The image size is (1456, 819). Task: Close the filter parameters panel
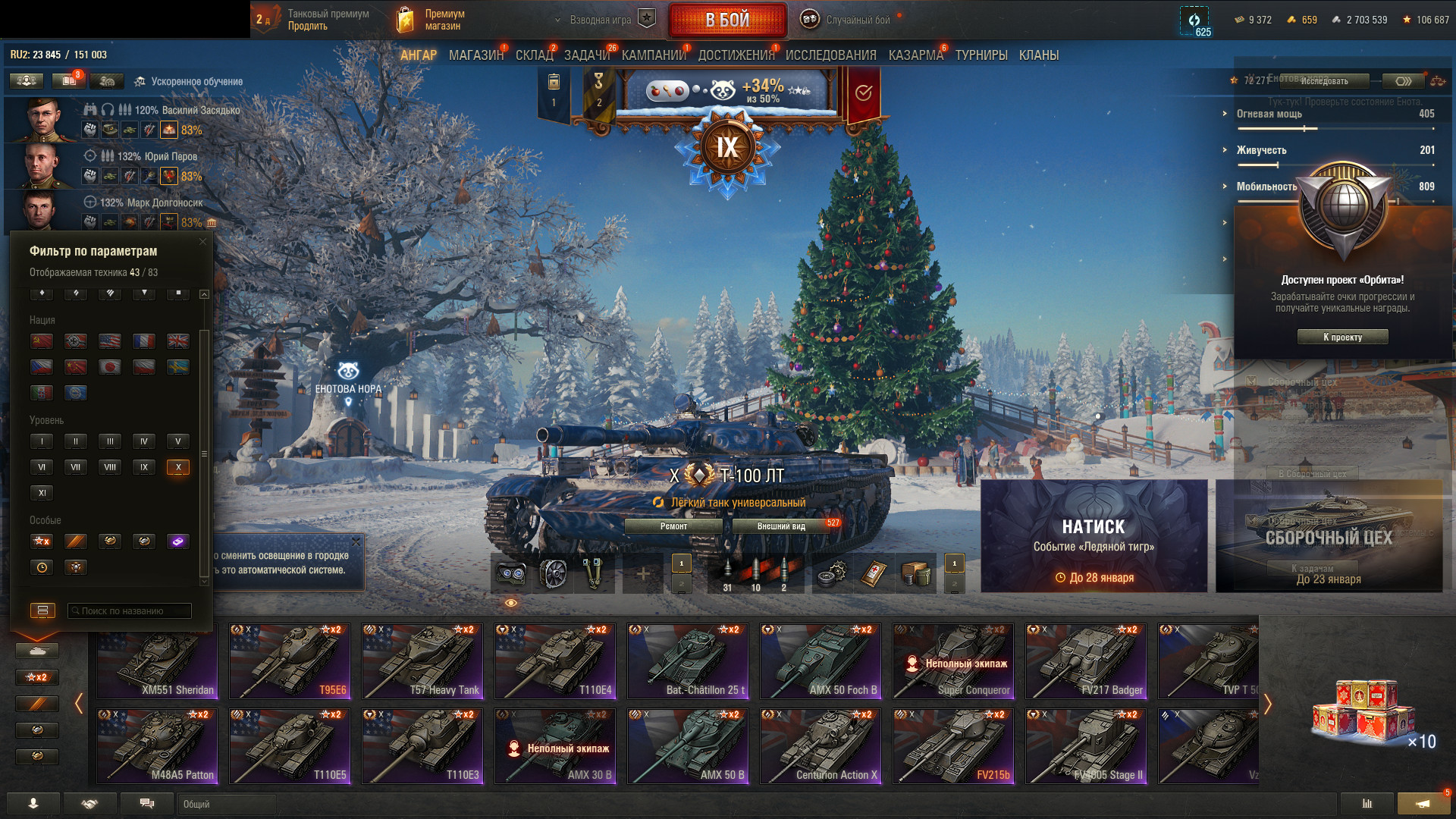pos(202,242)
